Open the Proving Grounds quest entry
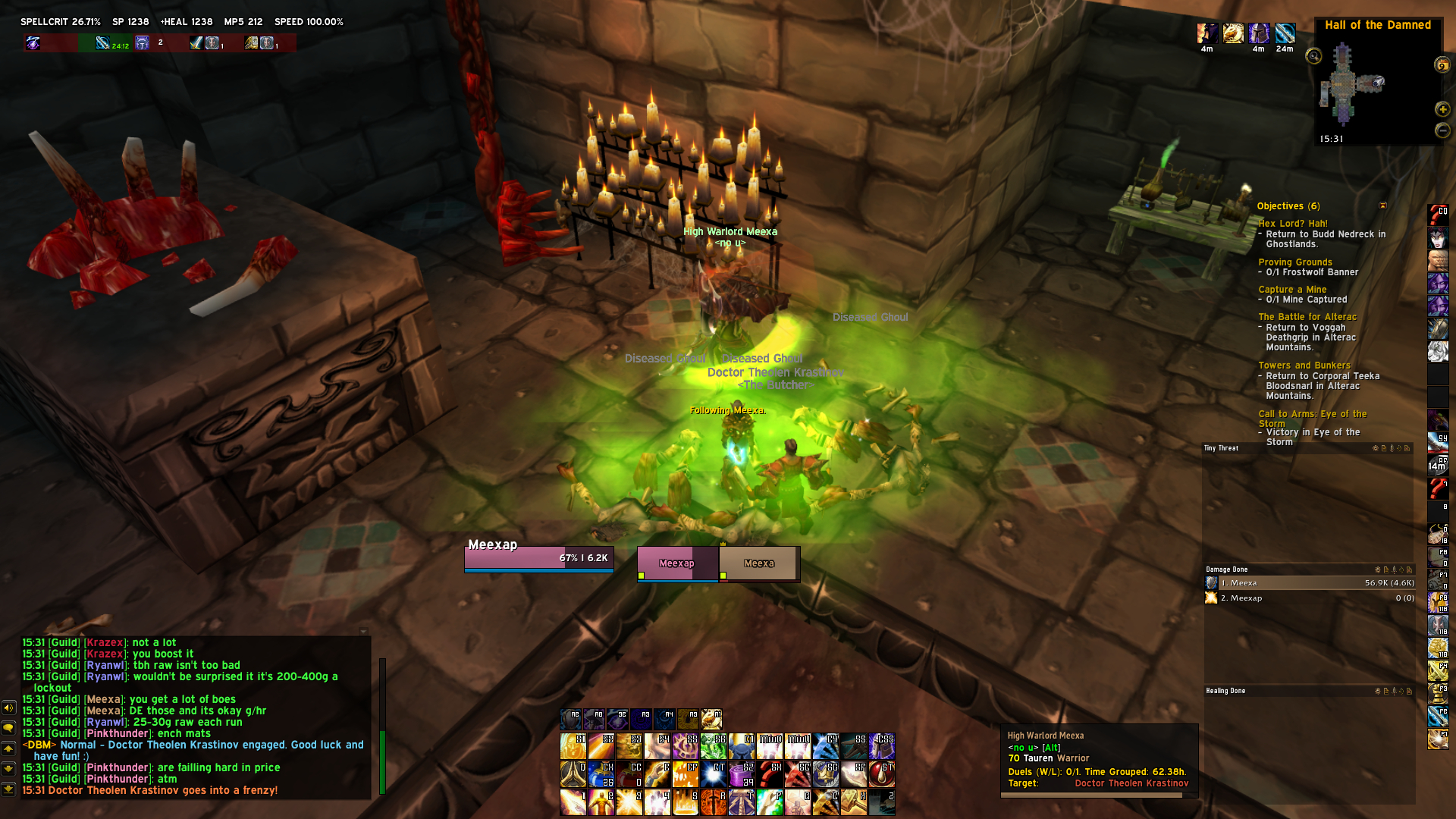The width and height of the screenshot is (1456, 819). (x=1295, y=262)
